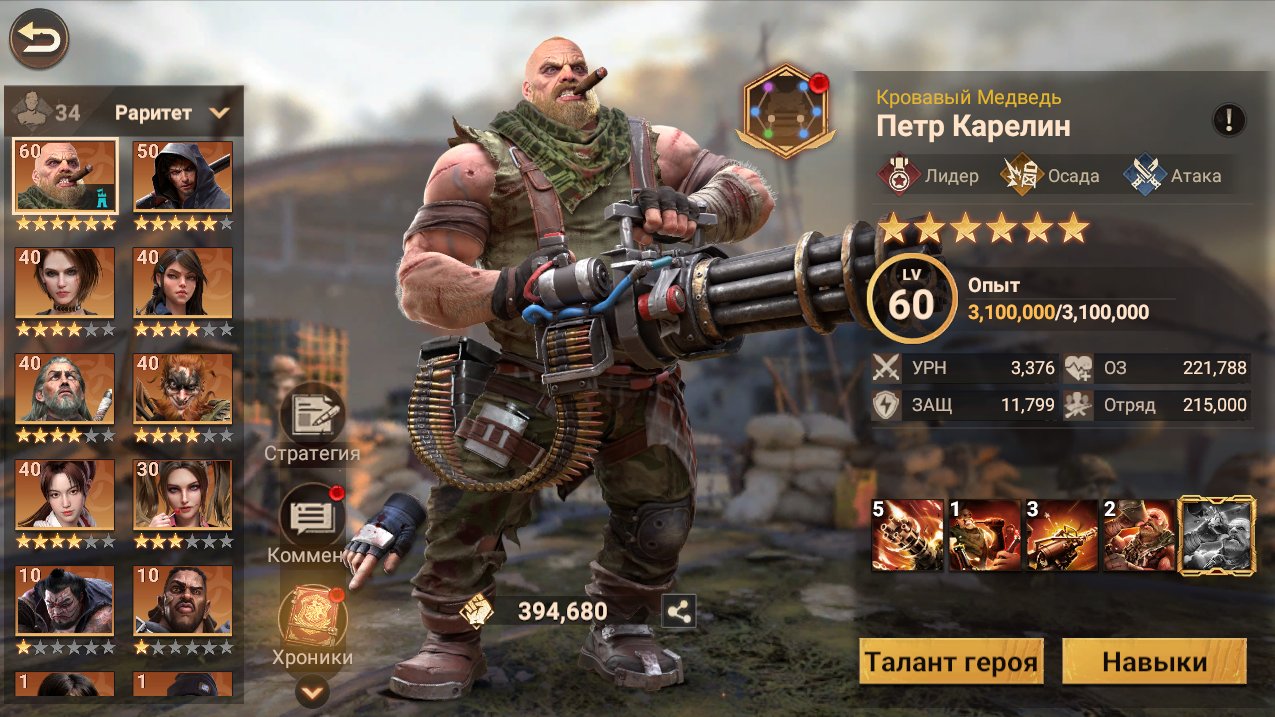The image size is (1275, 717).
Task: Go back with the return arrow
Action: tap(38, 39)
